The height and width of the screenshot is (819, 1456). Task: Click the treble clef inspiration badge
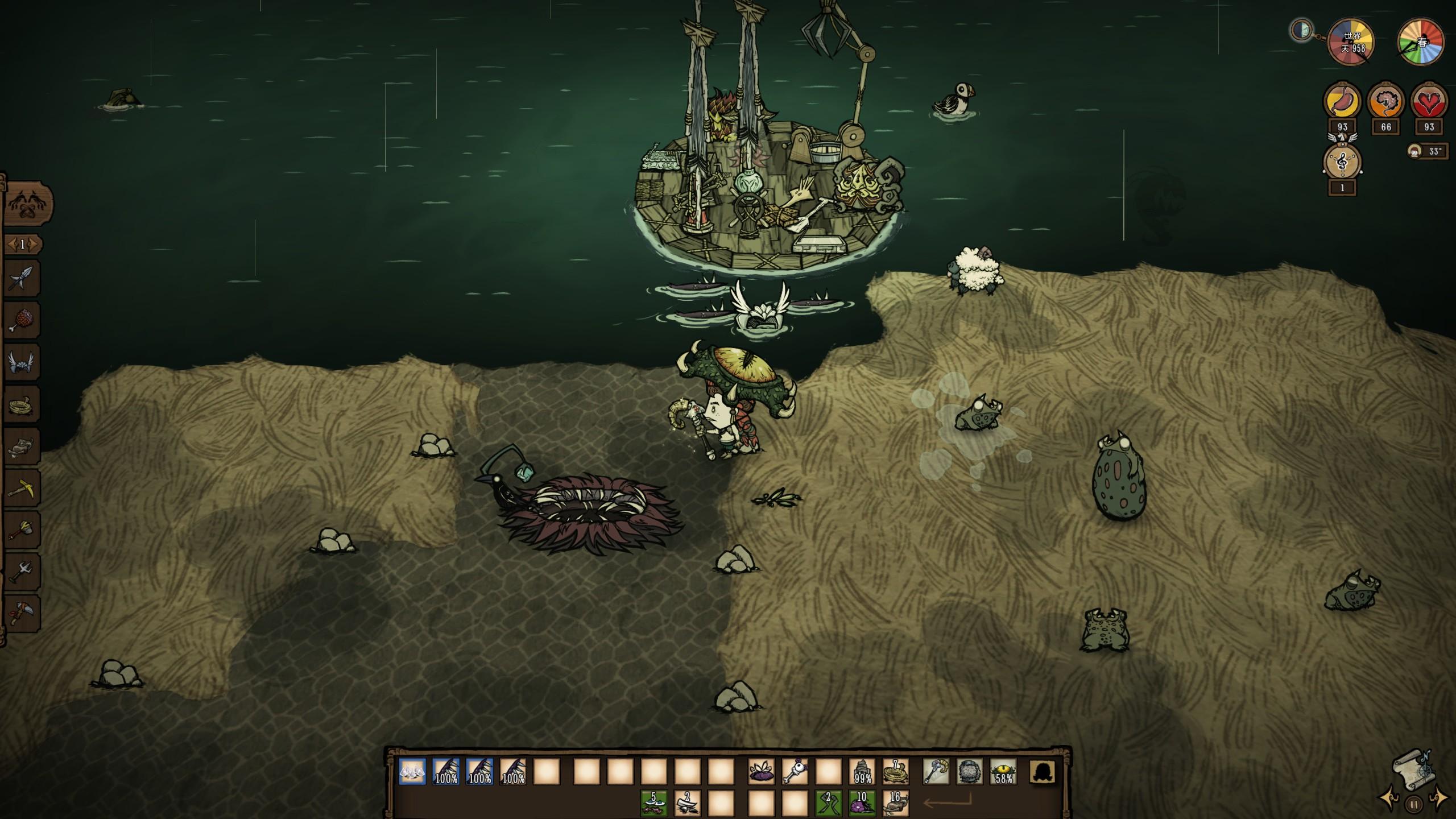pyautogui.click(x=1343, y=163)
